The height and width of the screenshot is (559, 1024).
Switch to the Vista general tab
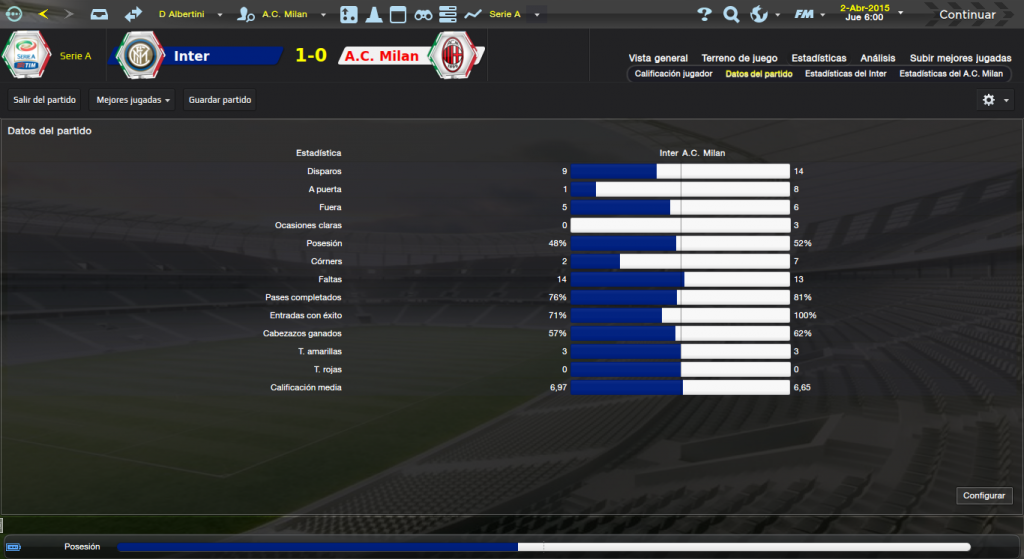tap(658, 58)
